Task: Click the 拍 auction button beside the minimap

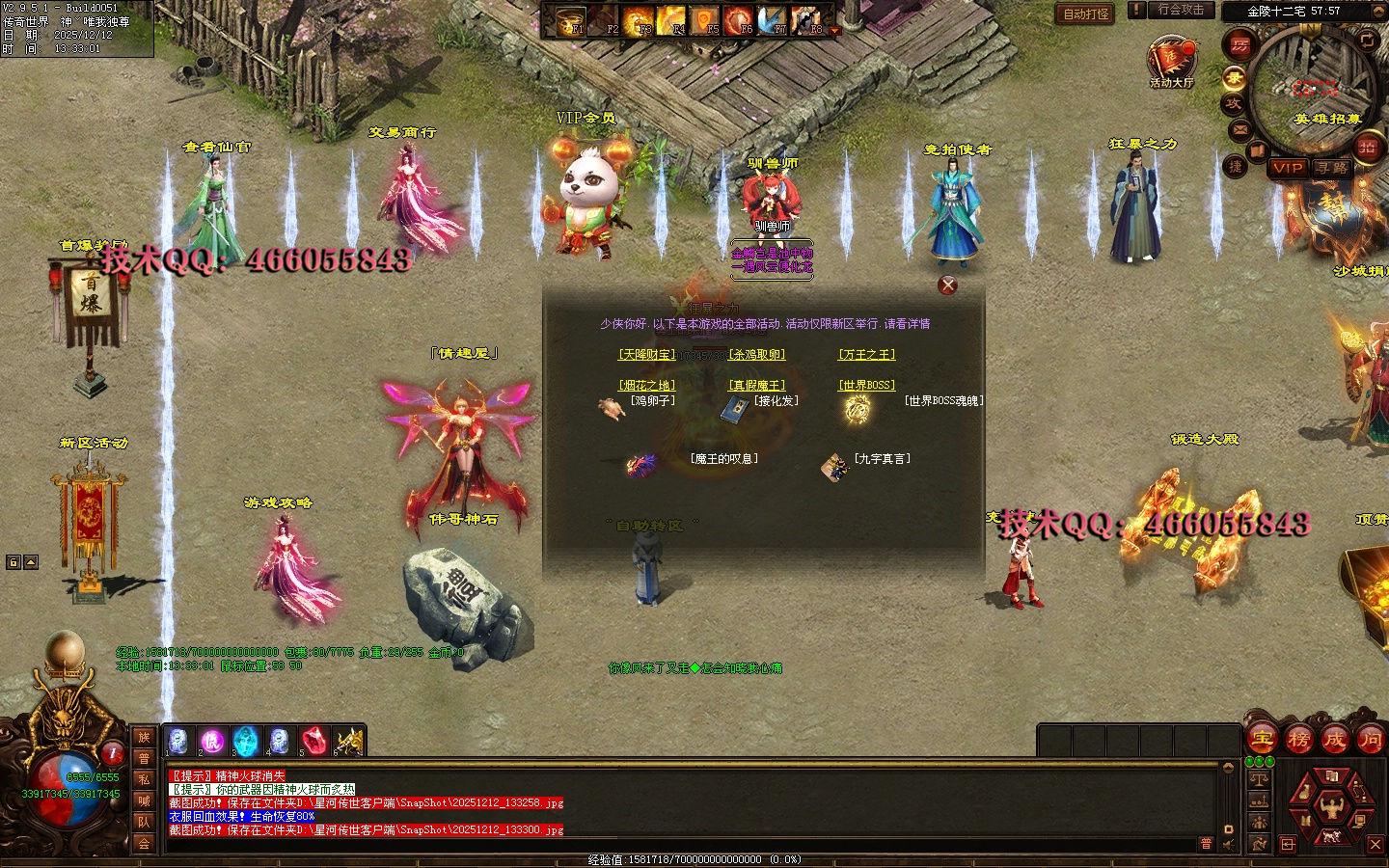Action: pos(1367,147)
